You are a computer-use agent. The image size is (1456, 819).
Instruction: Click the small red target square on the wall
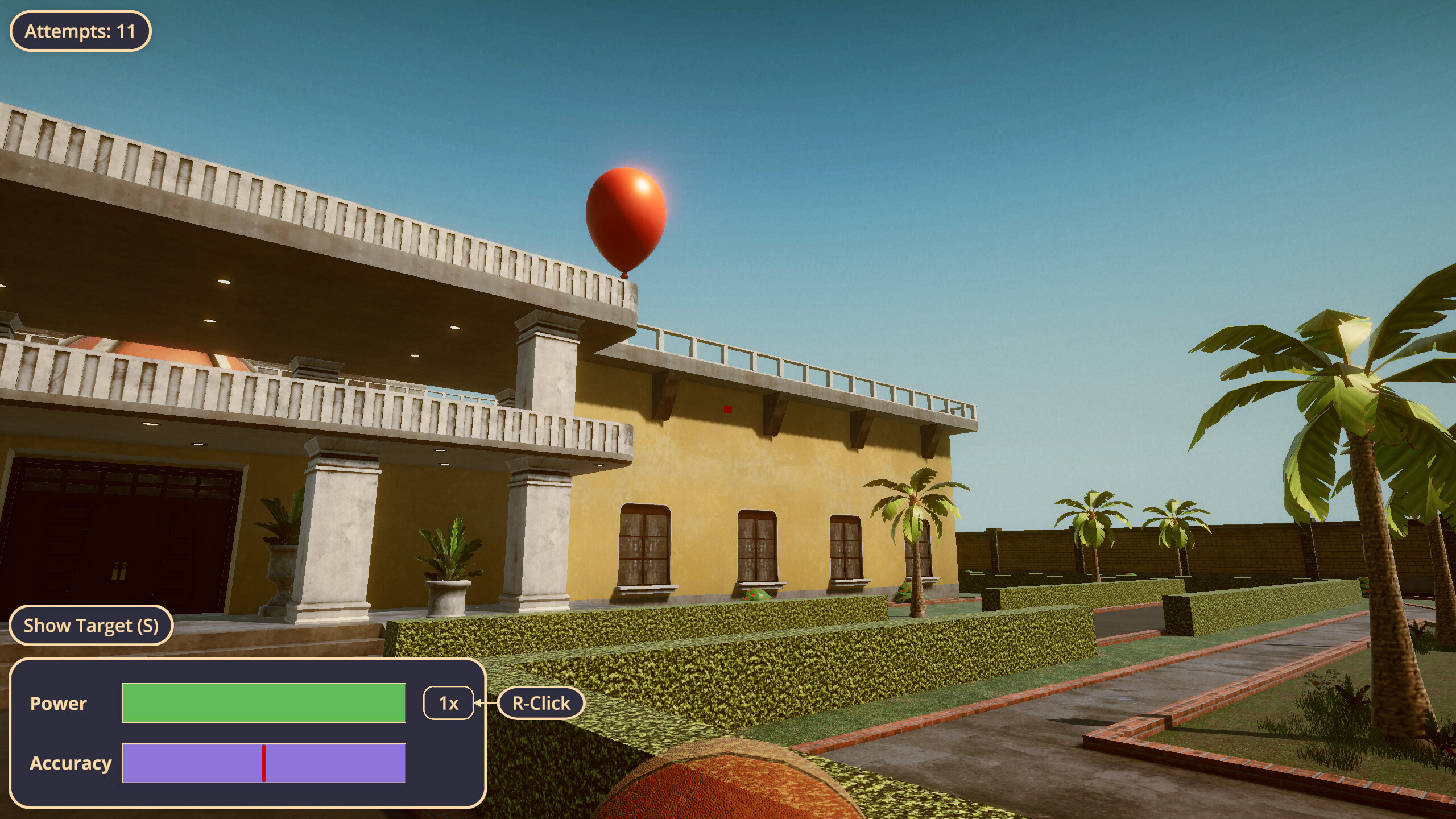727,409
